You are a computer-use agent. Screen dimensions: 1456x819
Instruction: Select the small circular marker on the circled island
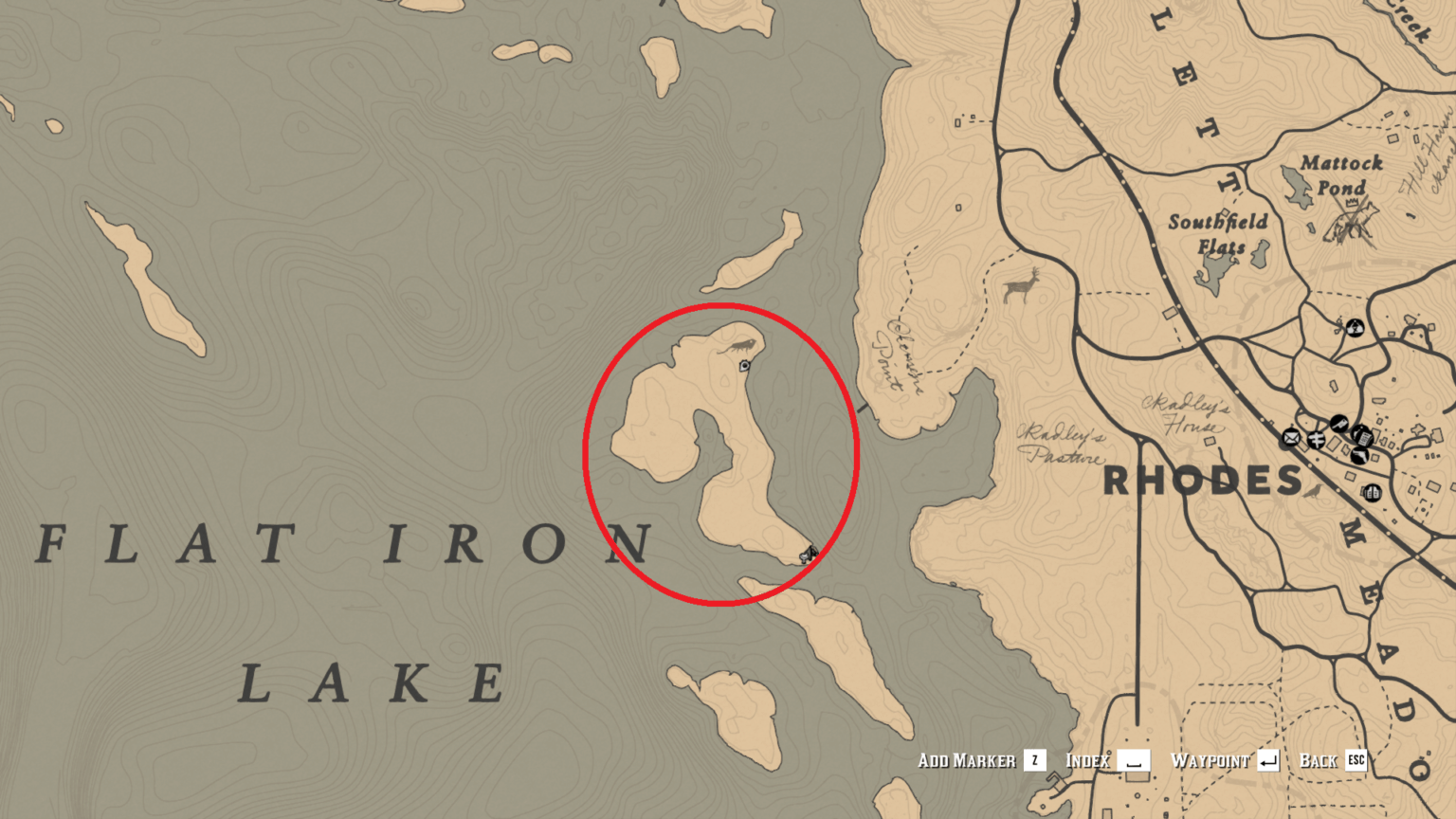[x=745, y=365]
